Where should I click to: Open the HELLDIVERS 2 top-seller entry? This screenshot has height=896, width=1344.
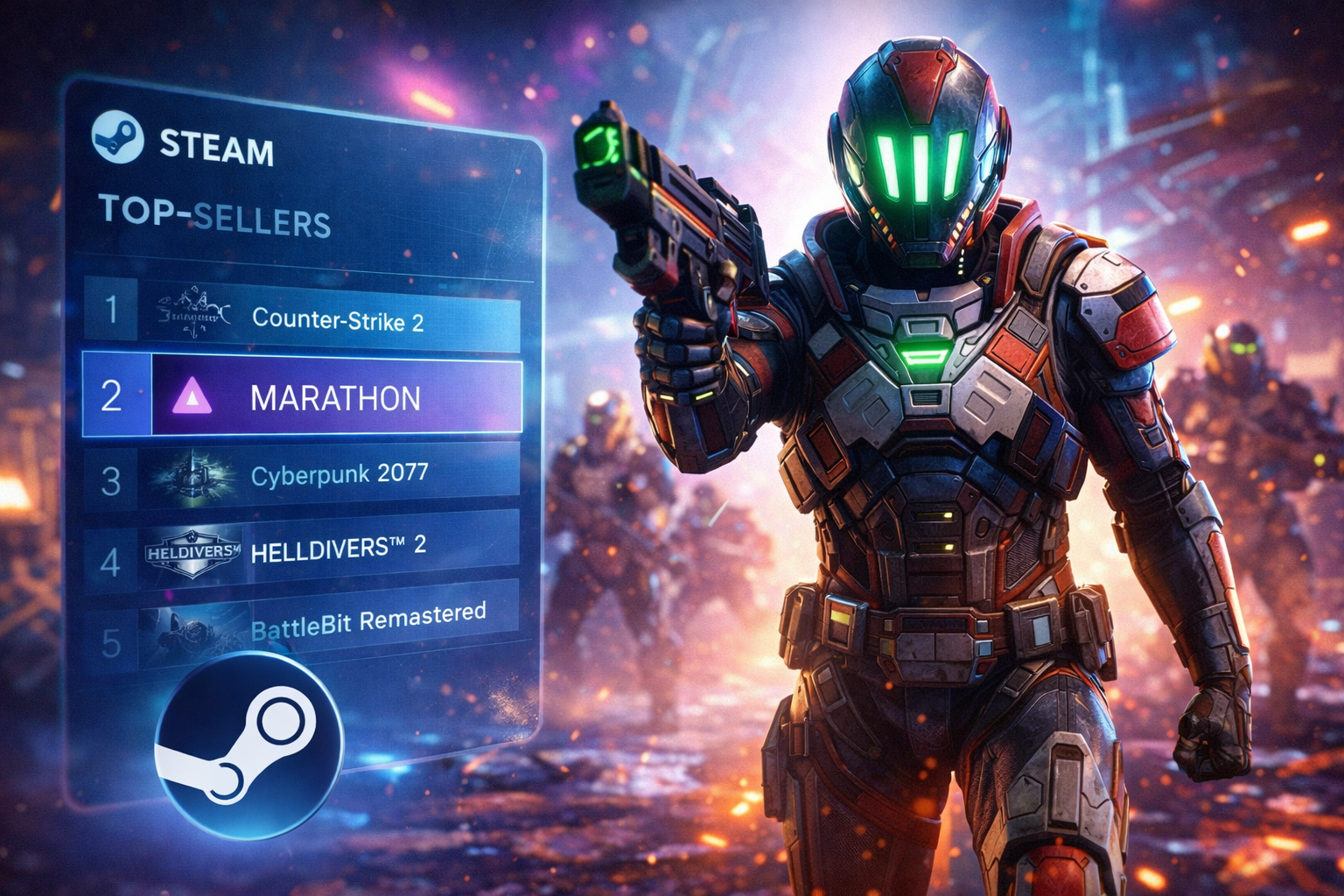339,549
